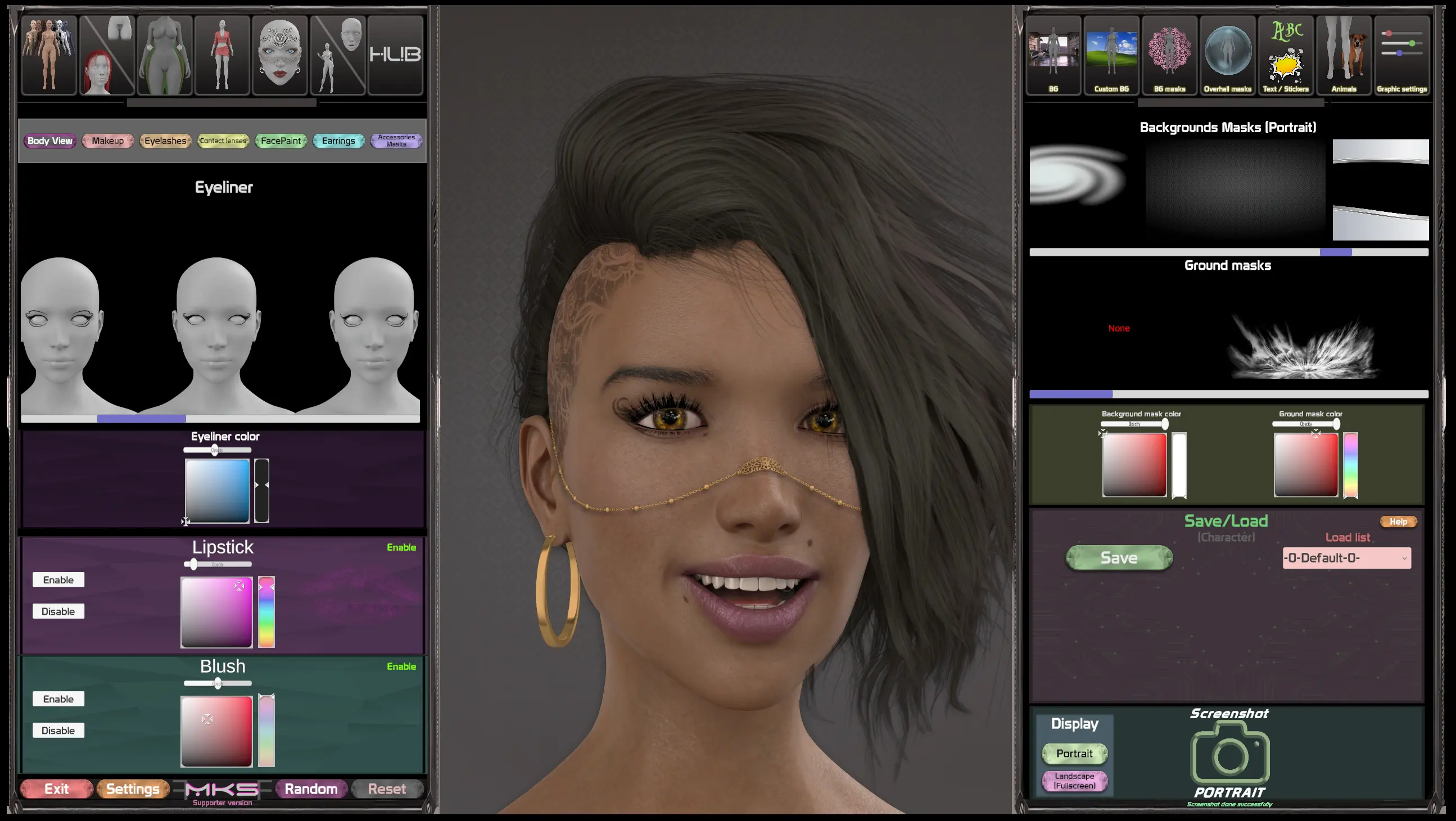Click the Exit button

click(57, 789)
